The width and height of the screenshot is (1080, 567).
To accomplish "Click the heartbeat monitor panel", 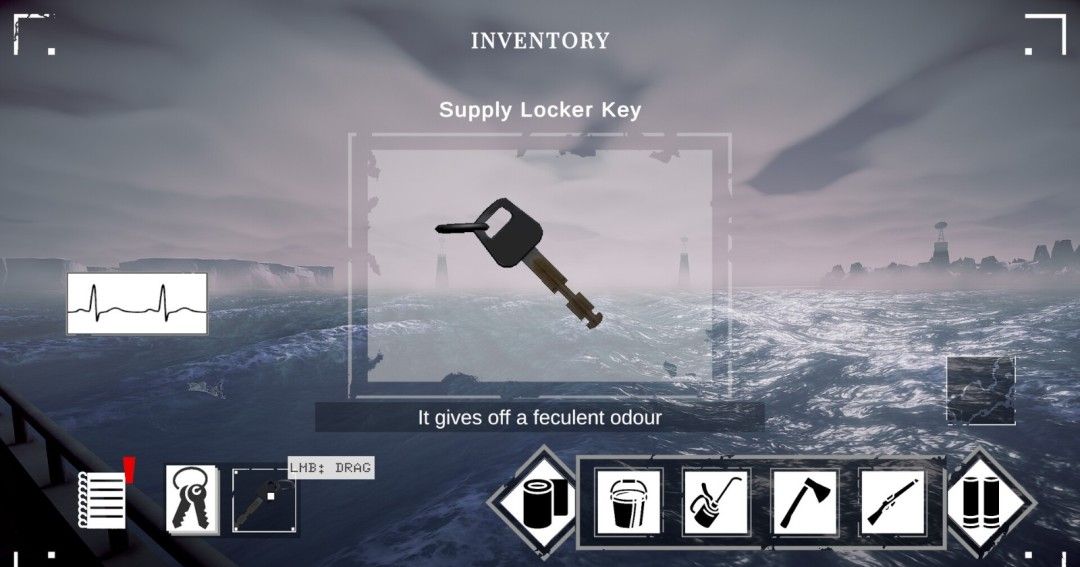I will pyautogui.click(x=137, y=303).
